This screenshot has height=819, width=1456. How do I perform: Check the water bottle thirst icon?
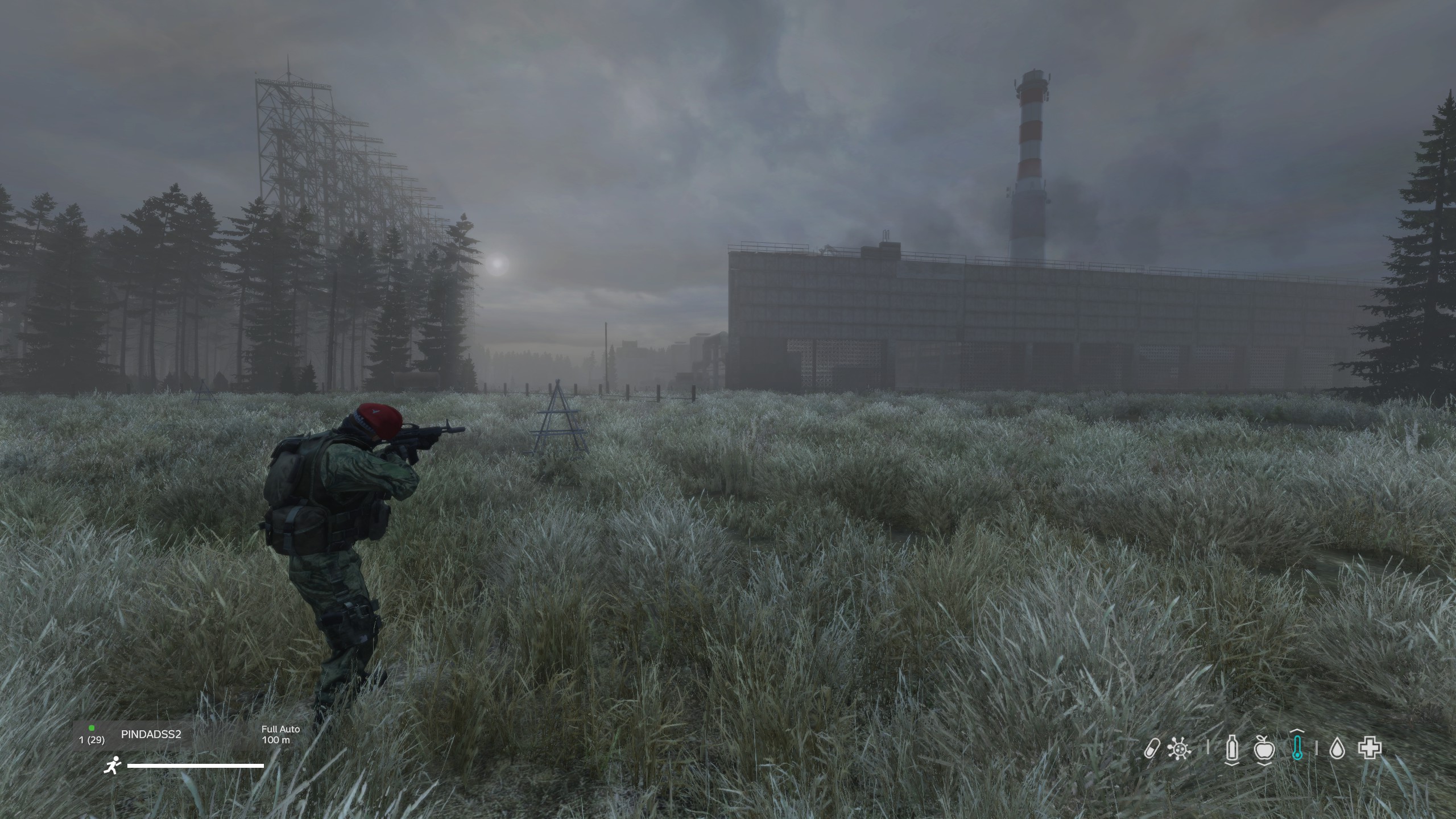(x=1232, y=748)
